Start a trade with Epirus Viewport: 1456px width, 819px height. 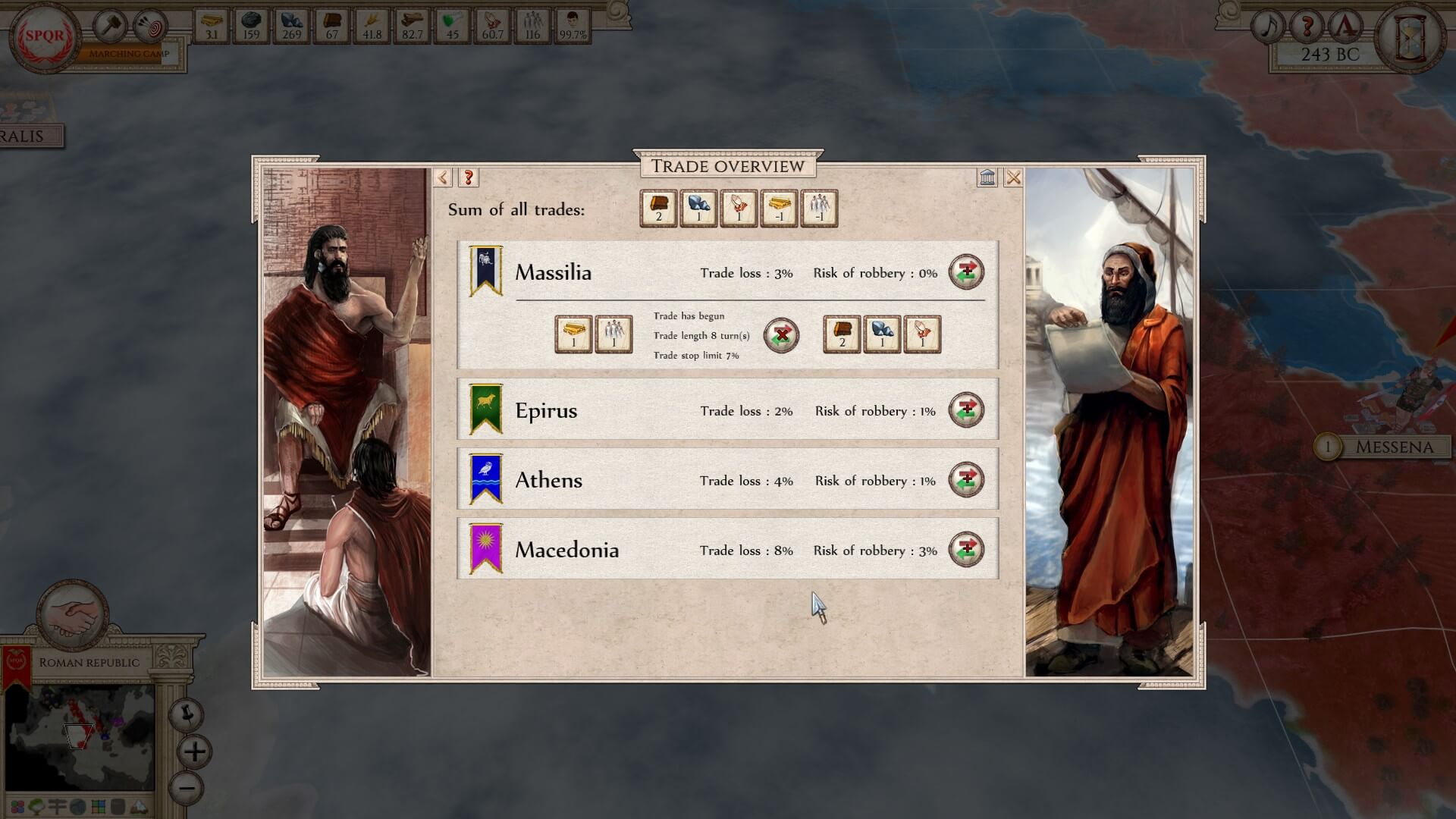click(966, 410)
